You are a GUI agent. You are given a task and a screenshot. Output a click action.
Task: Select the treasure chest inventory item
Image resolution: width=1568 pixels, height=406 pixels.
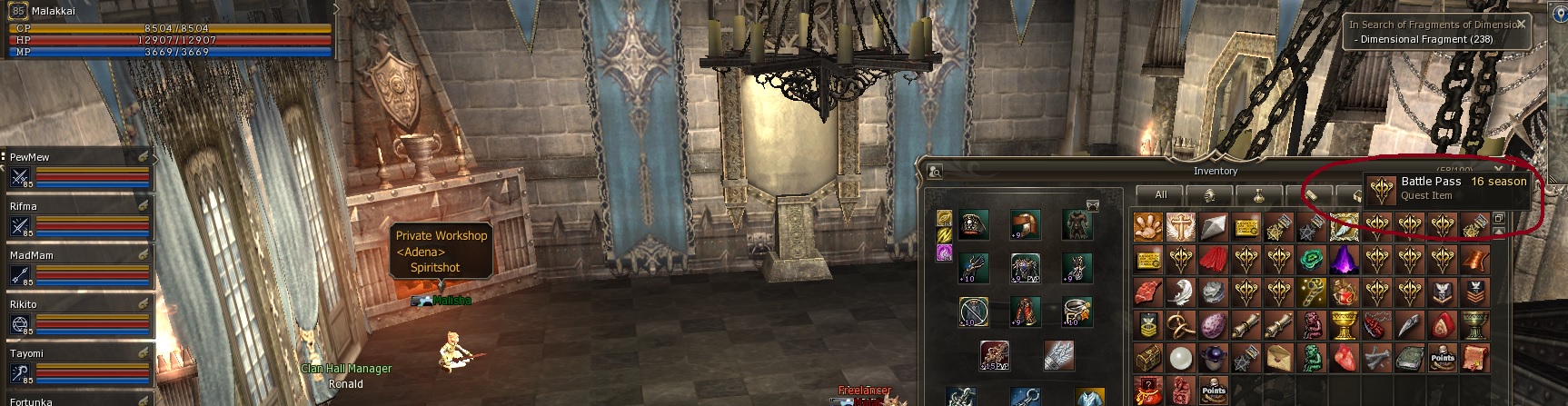[x=1147, y=359]
